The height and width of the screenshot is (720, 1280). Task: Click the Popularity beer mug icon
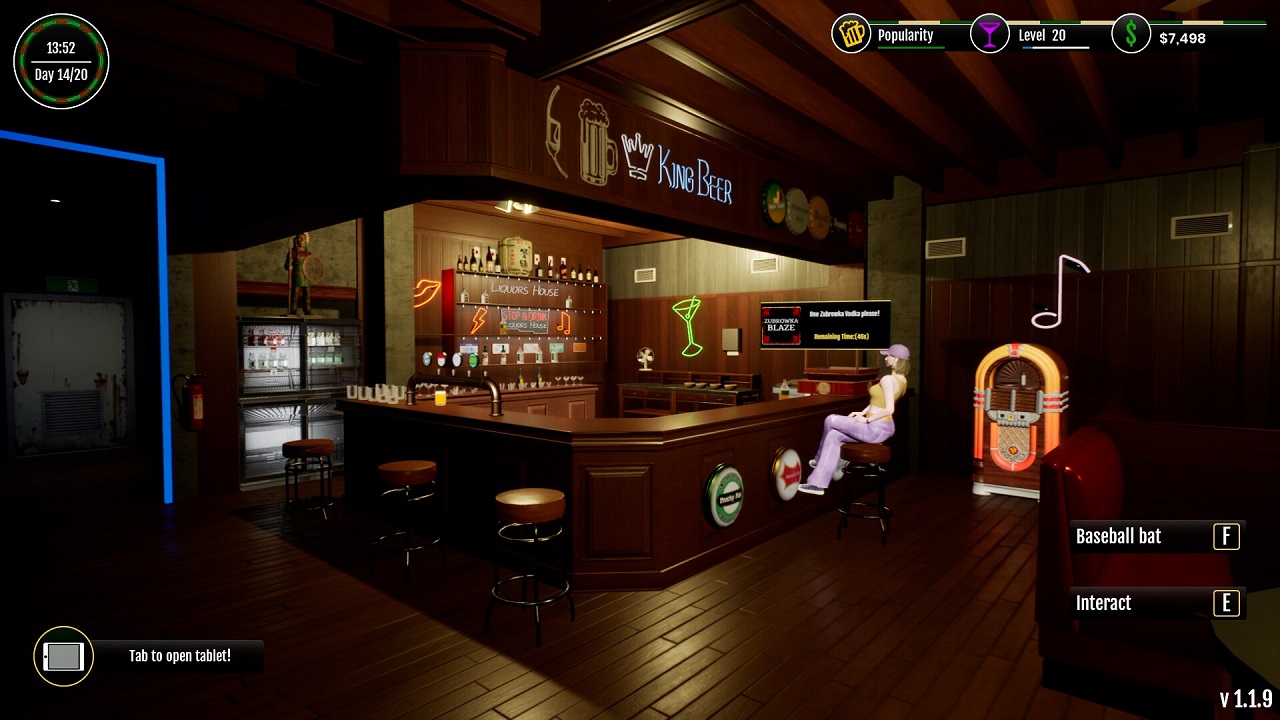850,34
